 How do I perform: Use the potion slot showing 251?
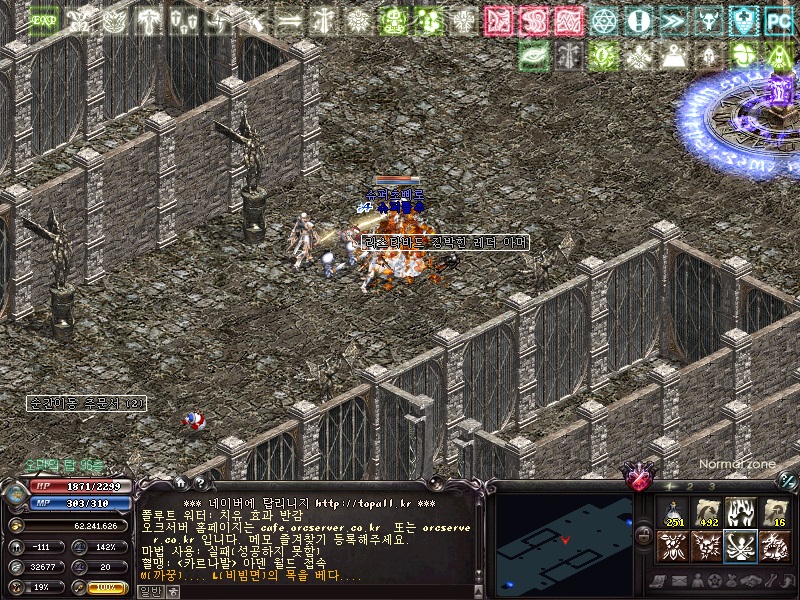pos(673,512)
